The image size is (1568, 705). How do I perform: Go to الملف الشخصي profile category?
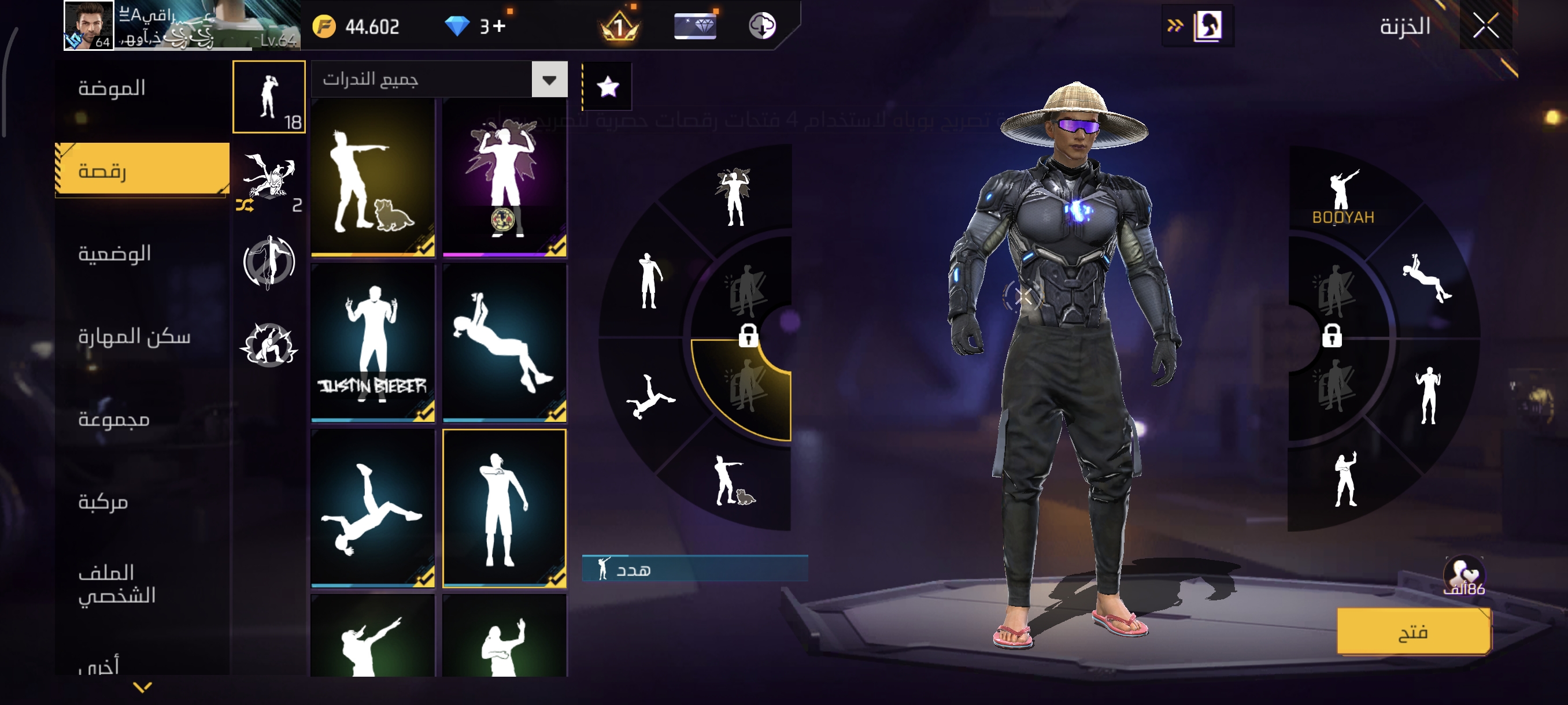pyautogui.click(x=117, y=584)
